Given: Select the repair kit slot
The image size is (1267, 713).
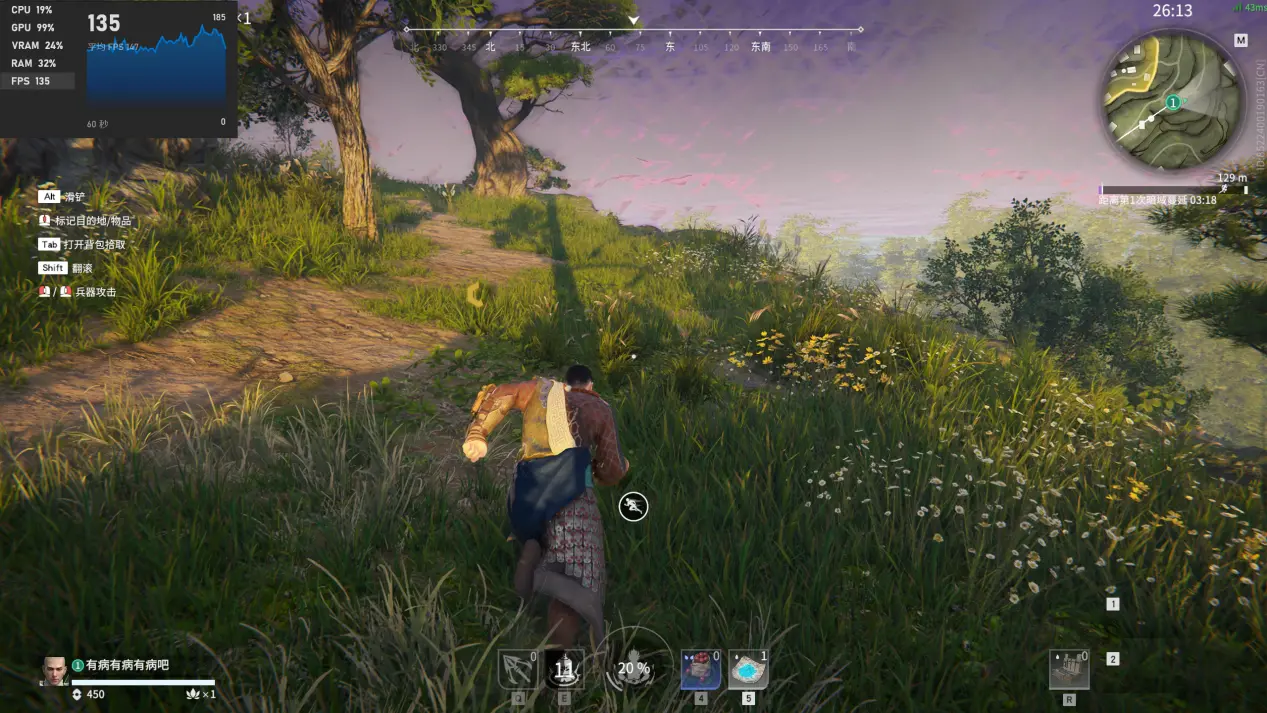Looking at the screenshot, I should pos(1069,669).
